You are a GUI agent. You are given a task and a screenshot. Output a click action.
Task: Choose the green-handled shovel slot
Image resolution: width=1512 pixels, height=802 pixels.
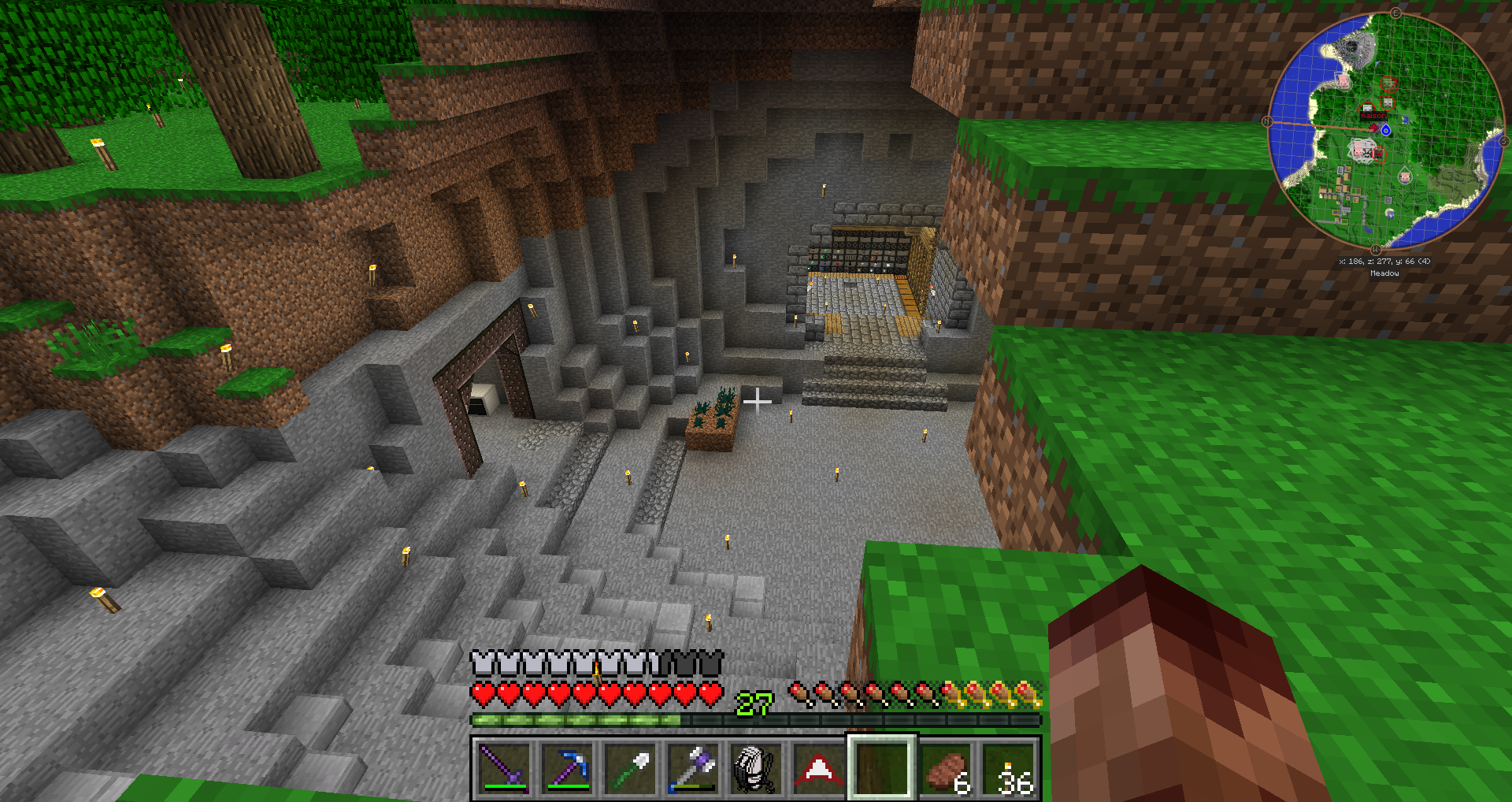pyautogui.click(x=630, y=767)
